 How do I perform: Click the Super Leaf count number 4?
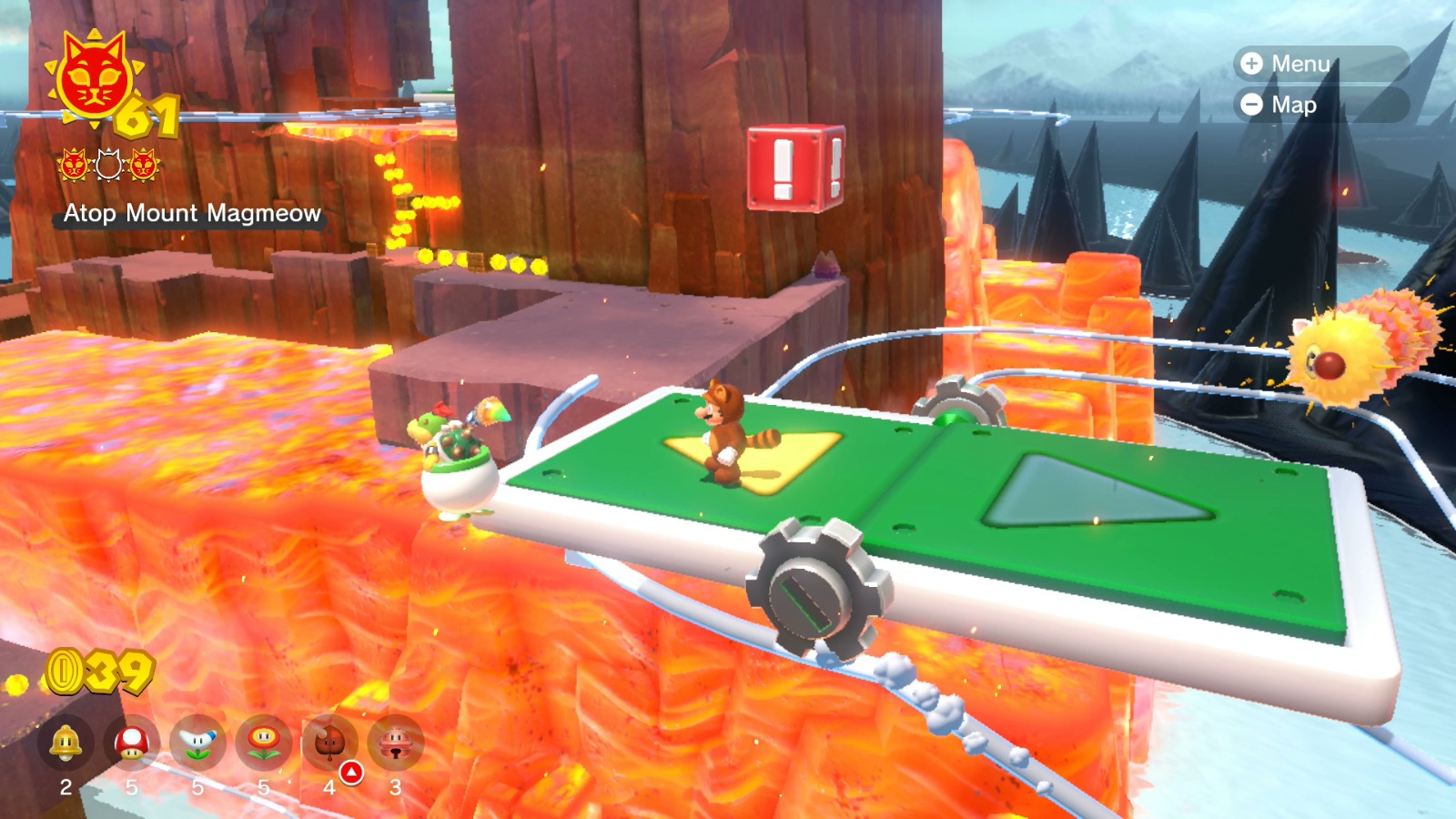tap(328, 788)
